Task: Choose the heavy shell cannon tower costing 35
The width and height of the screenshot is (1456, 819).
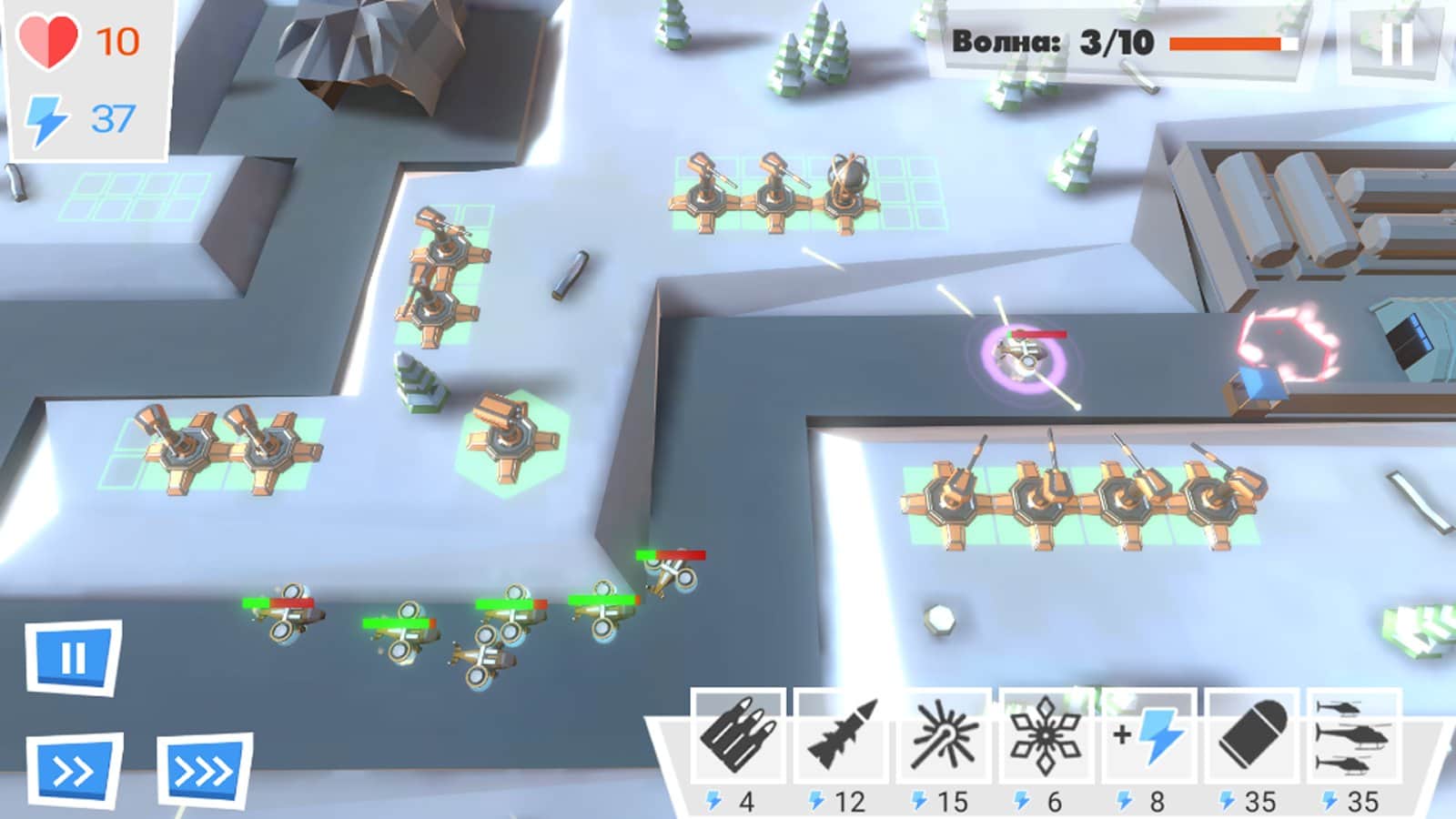Action: pos(1251,734)
